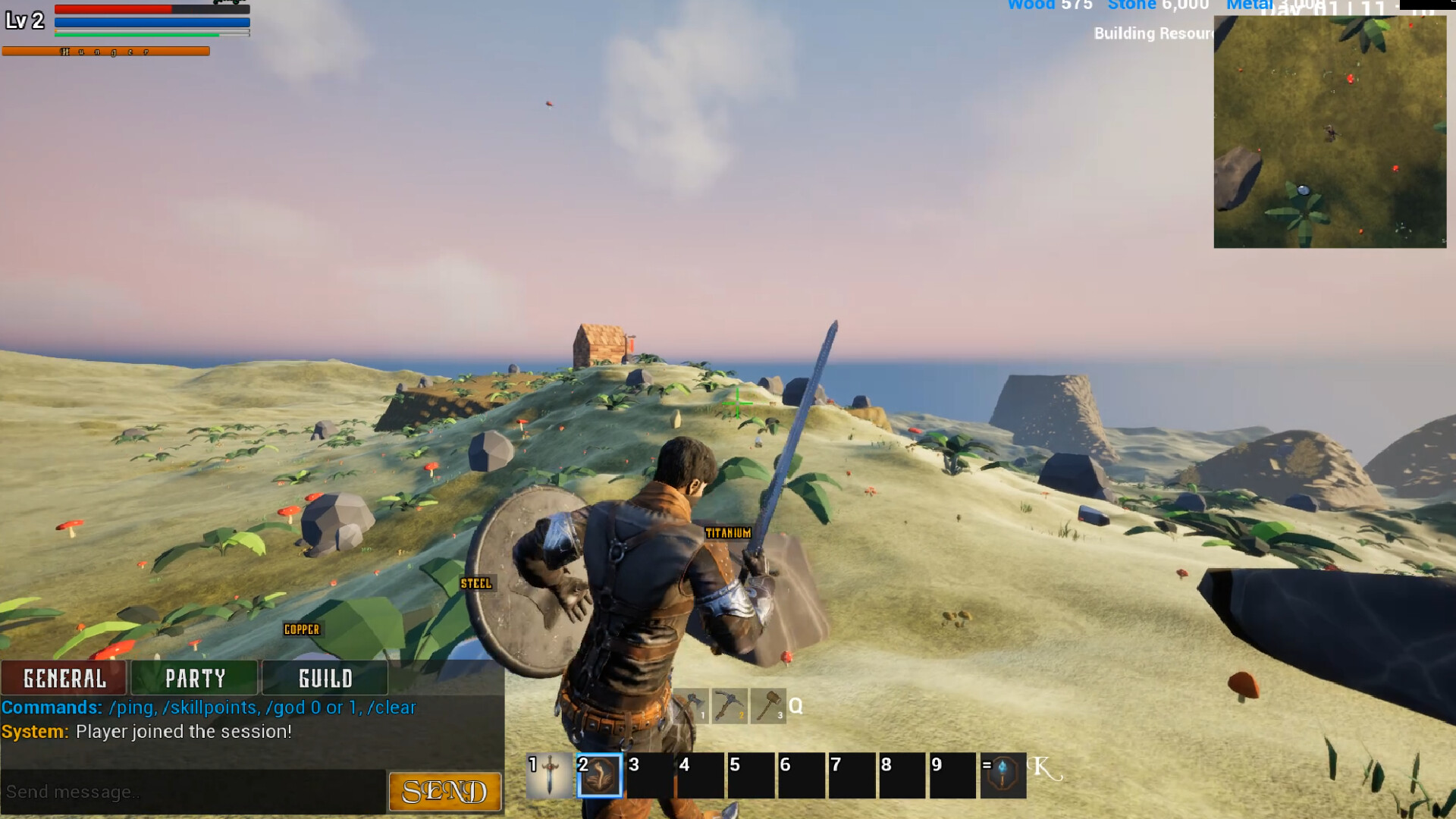Toggle empty hotbar slot 9
The height and width of the screenshot is (819, 1456).
coord(952,776)
